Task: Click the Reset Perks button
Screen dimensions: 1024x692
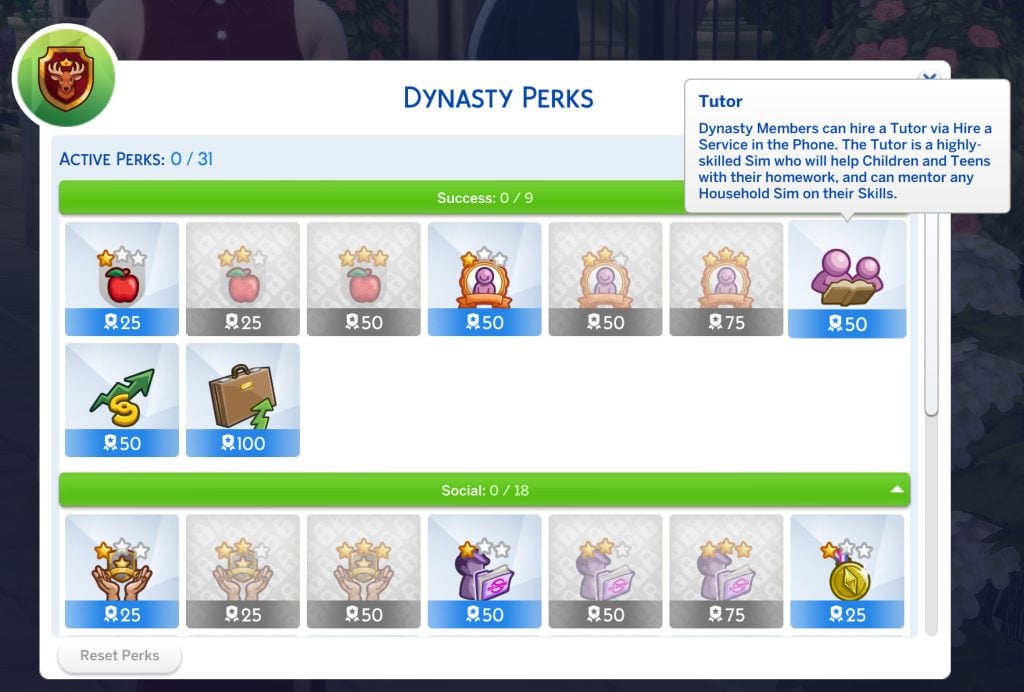Action: click(120, 656)
